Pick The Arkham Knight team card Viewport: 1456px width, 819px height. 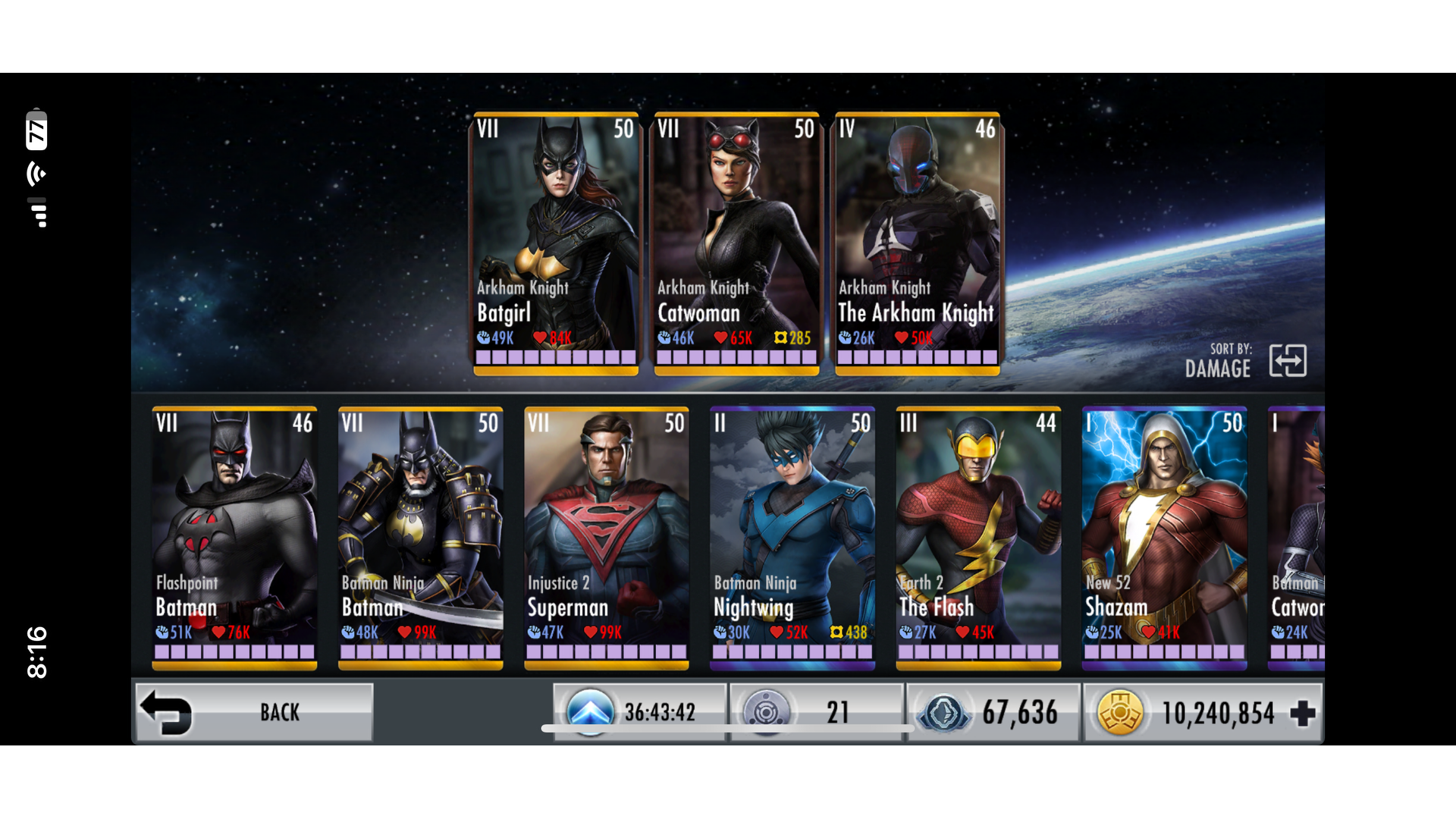tap(918, 243)
